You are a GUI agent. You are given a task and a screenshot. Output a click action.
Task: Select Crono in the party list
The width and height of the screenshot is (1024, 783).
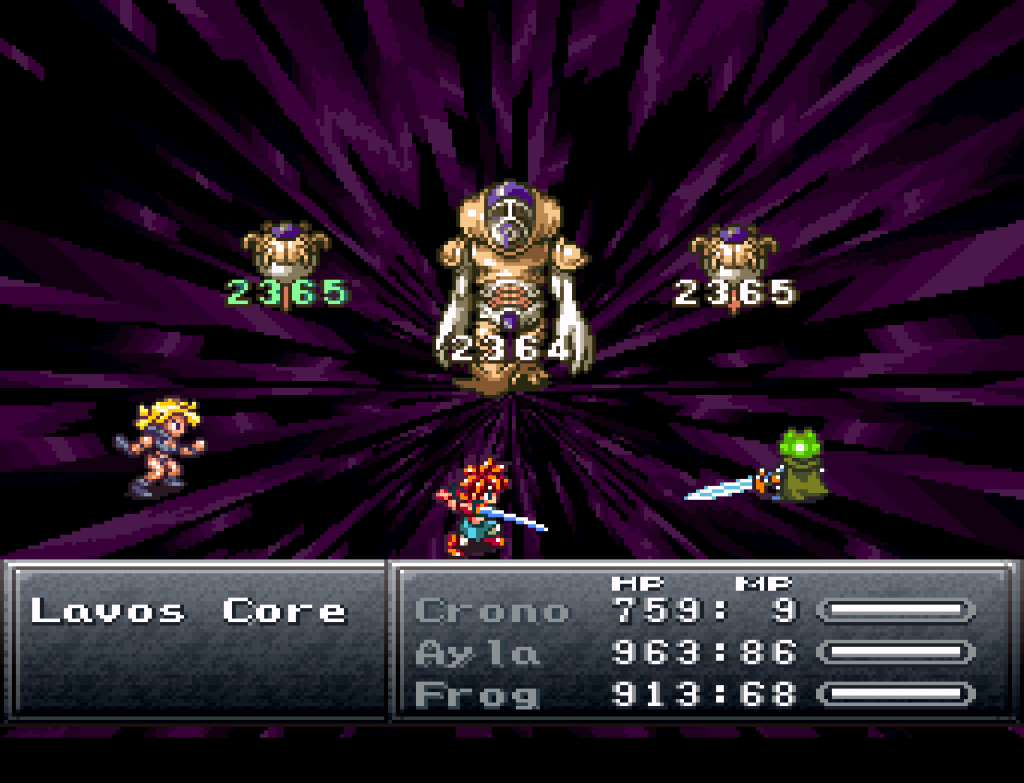coord(491,611)
